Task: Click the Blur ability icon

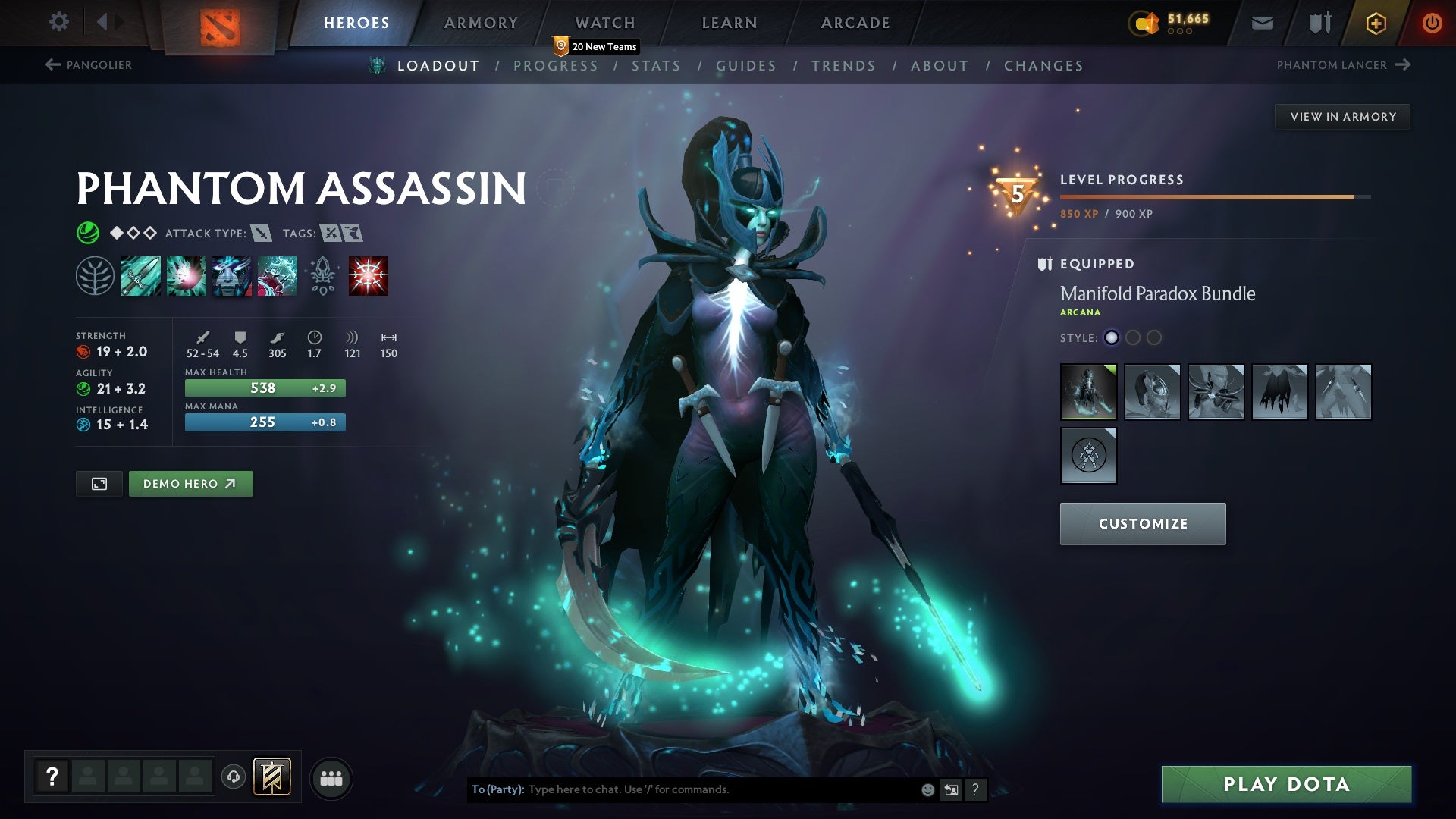Action: pos(231,276)
